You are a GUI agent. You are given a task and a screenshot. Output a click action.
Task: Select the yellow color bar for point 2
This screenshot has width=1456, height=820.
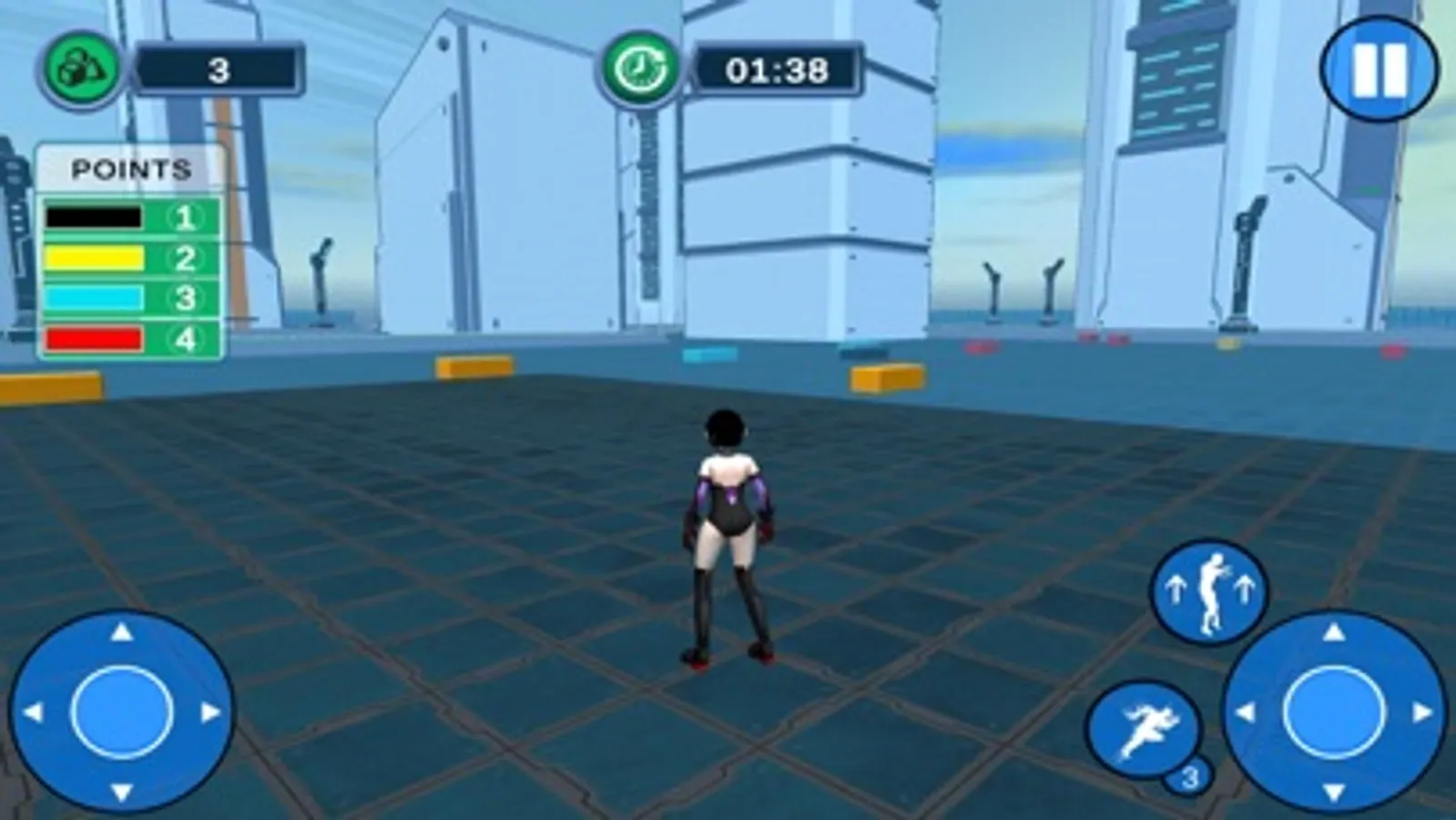pos(93,257)
